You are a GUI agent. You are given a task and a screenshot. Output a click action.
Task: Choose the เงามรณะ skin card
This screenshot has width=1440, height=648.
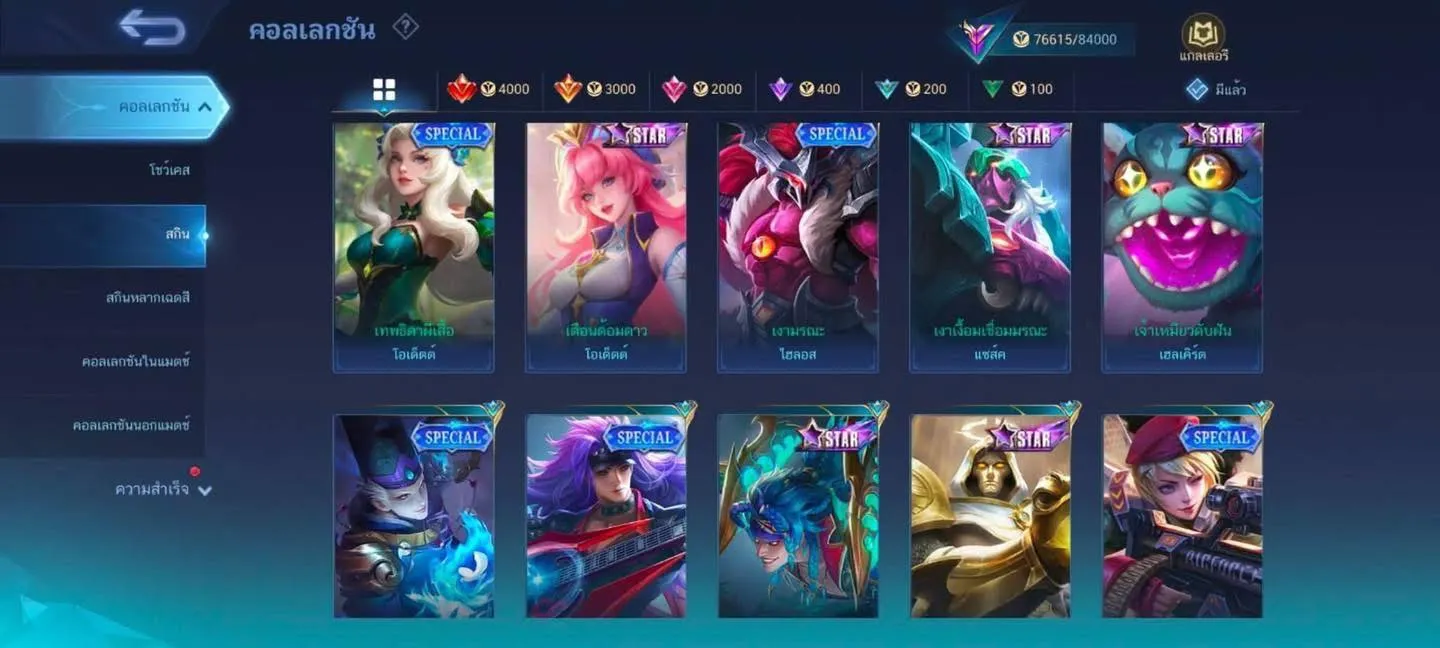click(x=798, y=246)
